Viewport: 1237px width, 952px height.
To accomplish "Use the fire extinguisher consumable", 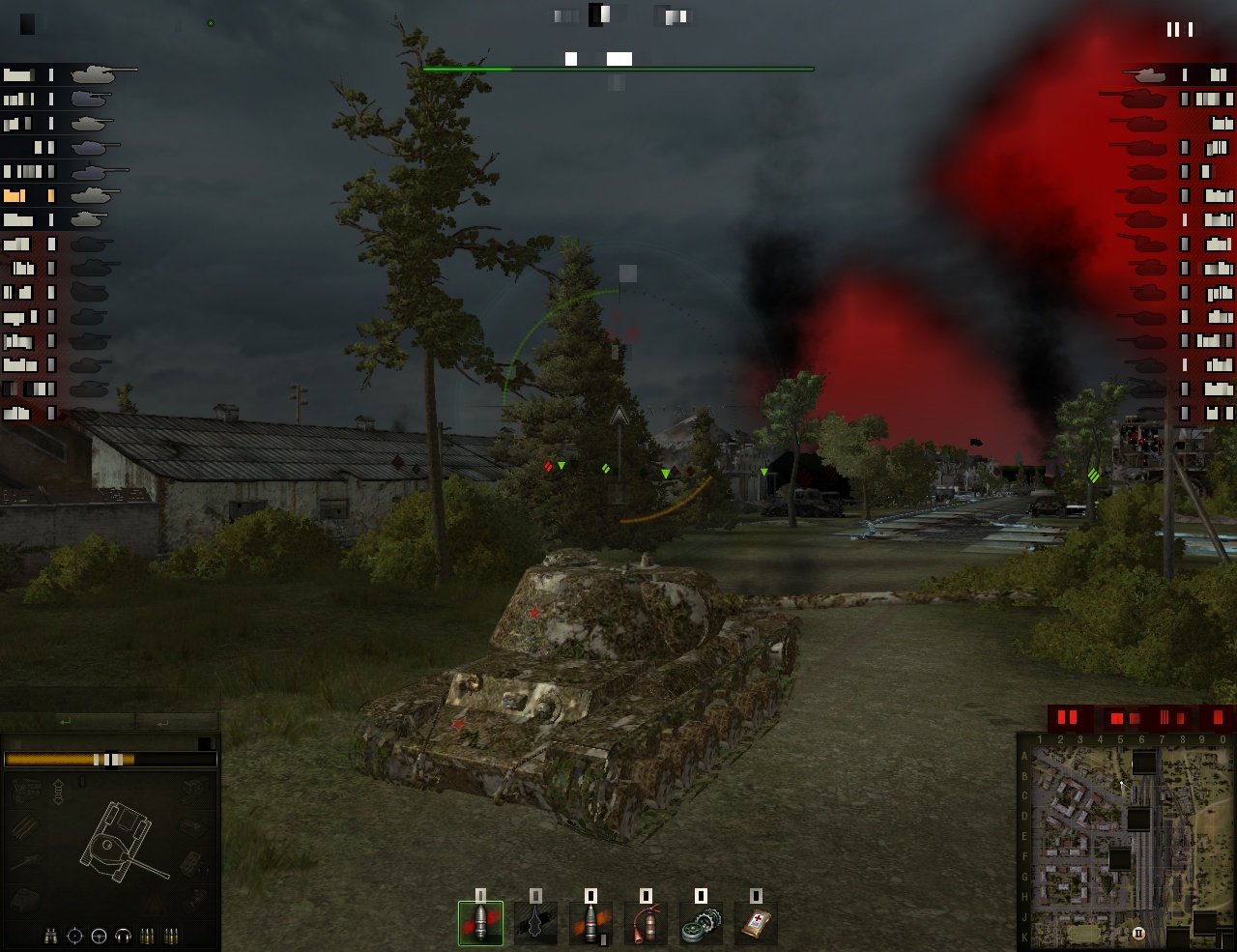I will [x=646, y=924].
